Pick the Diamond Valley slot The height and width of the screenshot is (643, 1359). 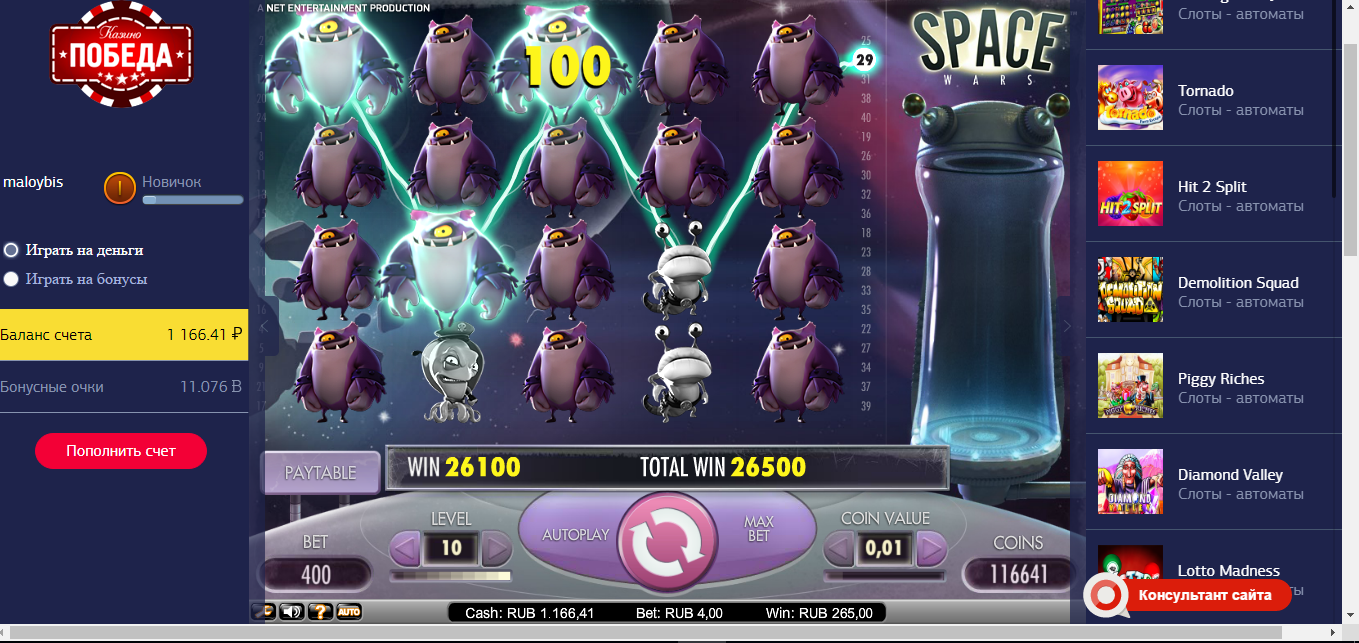pyautogui.click(x=1229, y=475)
